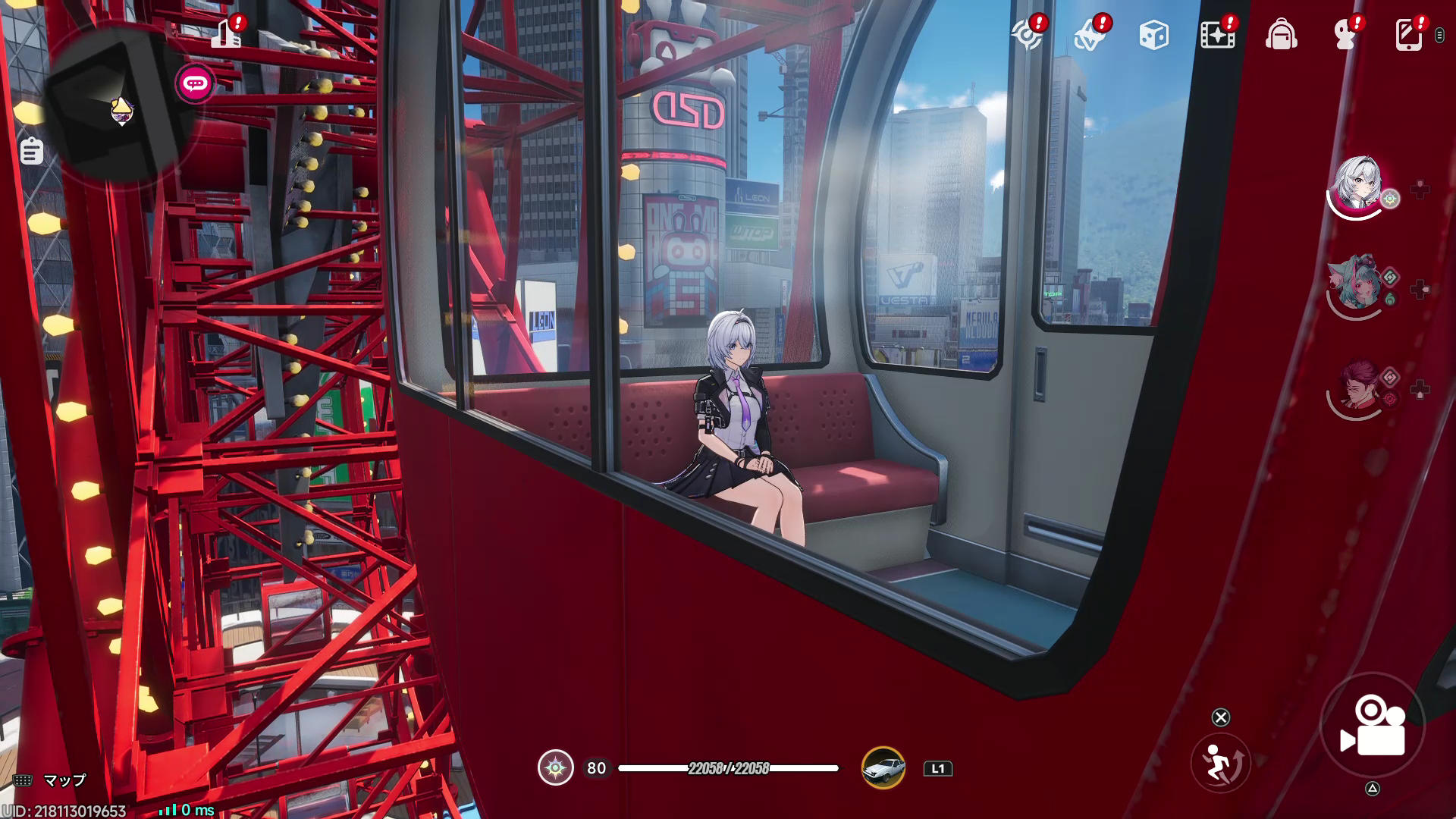This screenshot has width=1456, height=819.
Task: Activate the movie camera button
Action: [x=1373, y=726]
